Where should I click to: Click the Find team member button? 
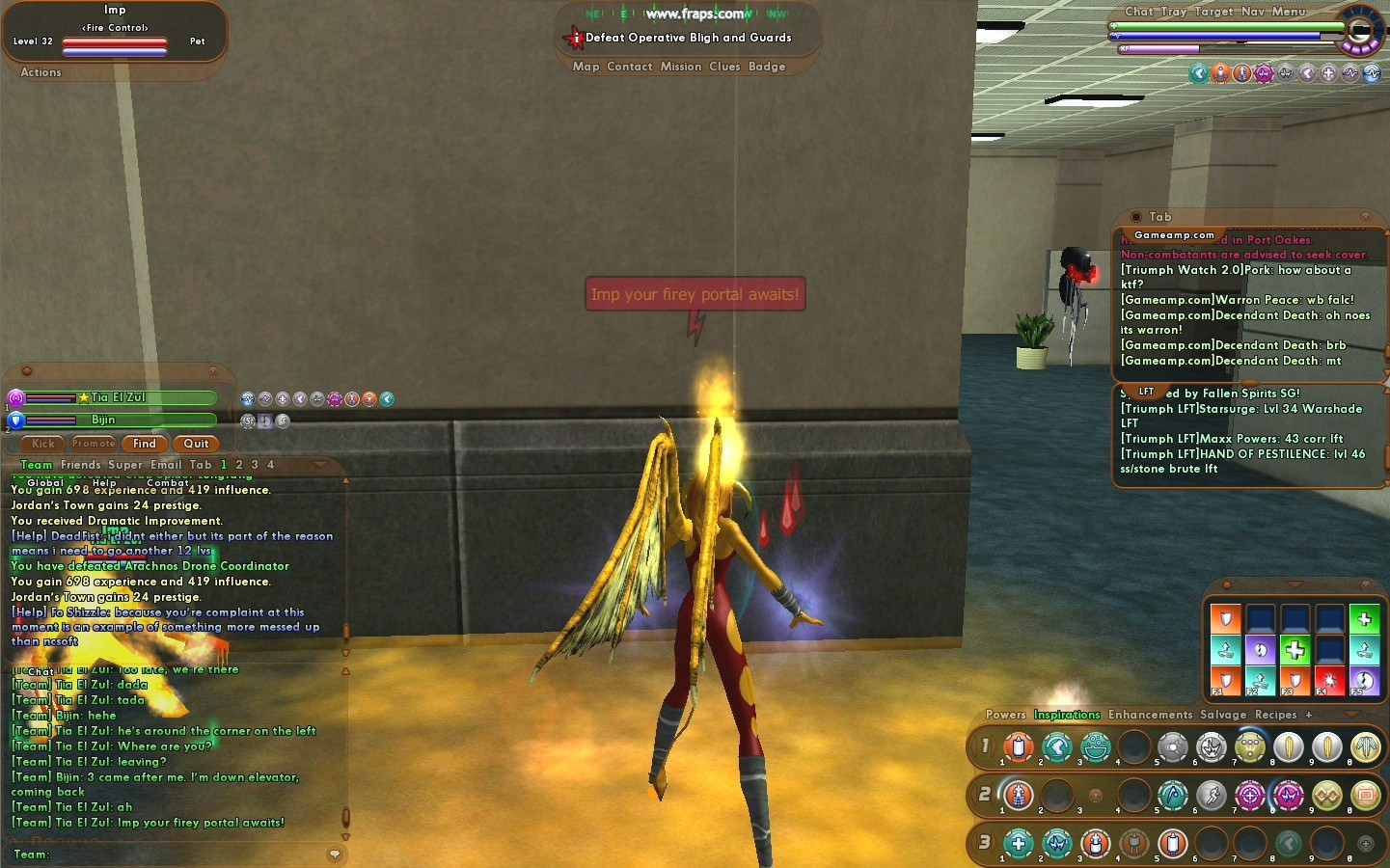pos(145,444)
